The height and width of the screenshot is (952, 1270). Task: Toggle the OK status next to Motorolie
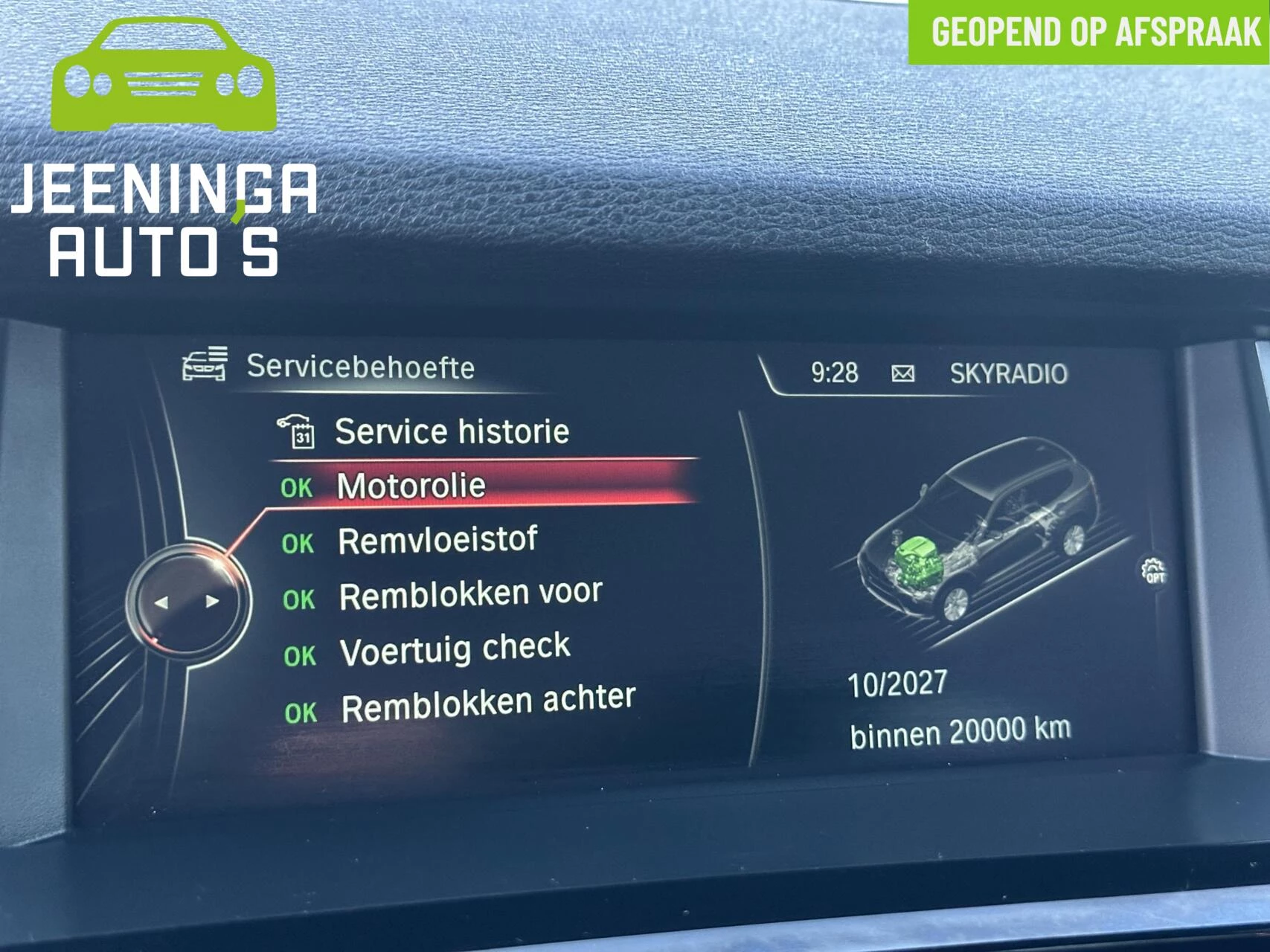click(298, 486)
